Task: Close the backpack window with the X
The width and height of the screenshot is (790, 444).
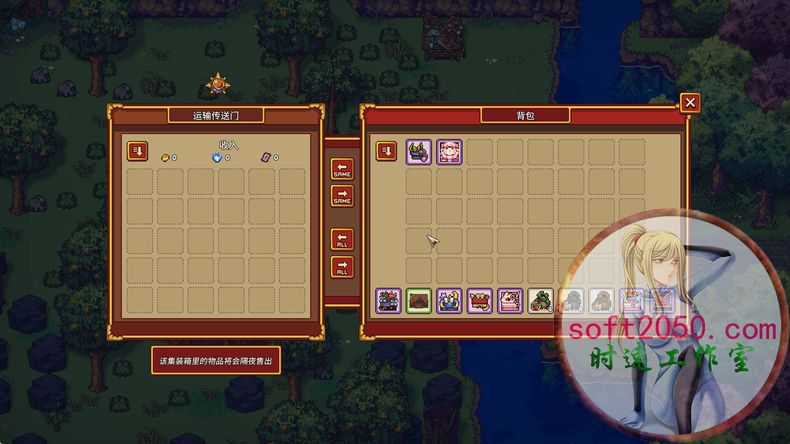Action: tap(689, 103)
